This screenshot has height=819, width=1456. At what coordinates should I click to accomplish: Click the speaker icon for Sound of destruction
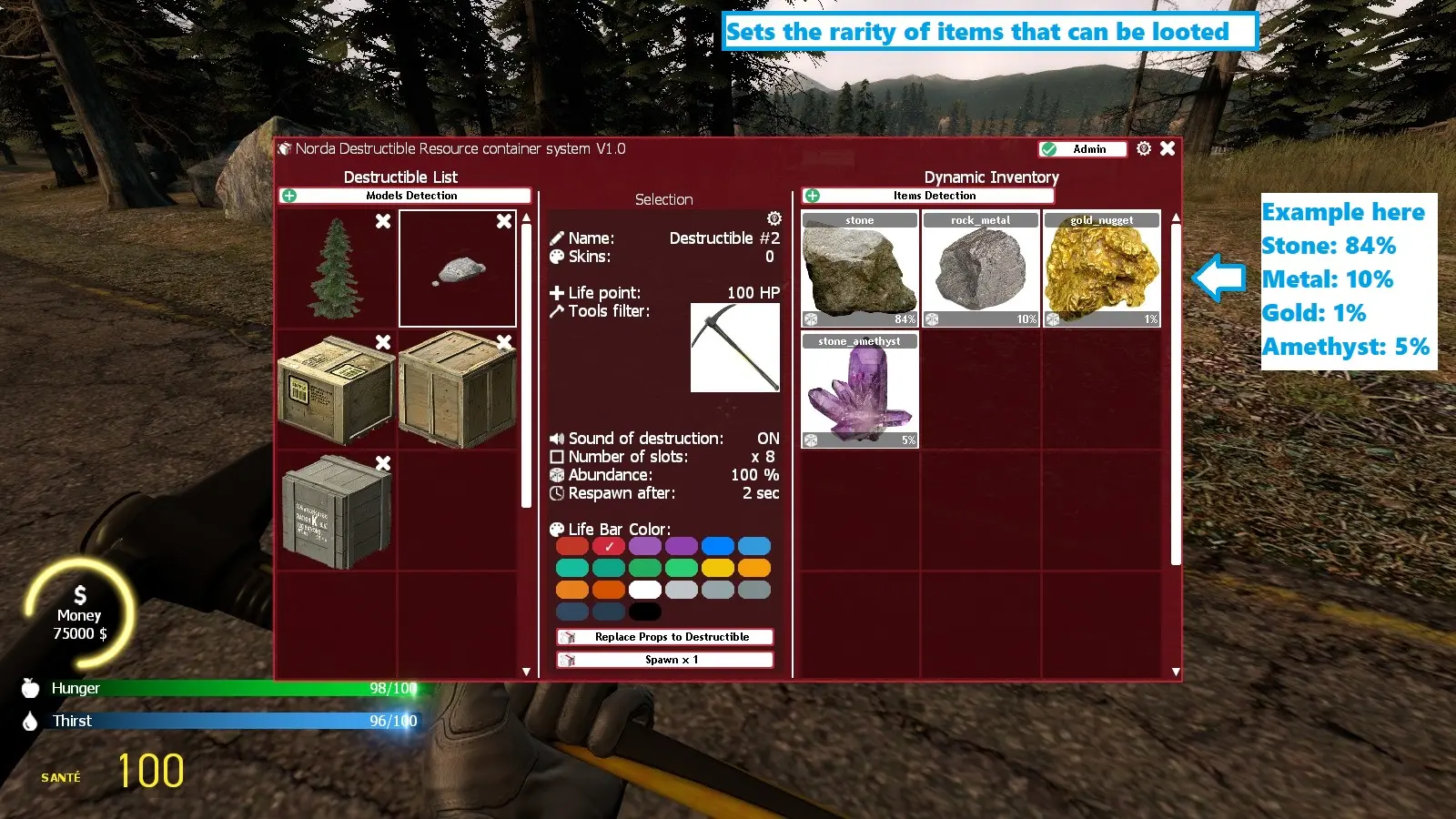click(x=558, y=437)
